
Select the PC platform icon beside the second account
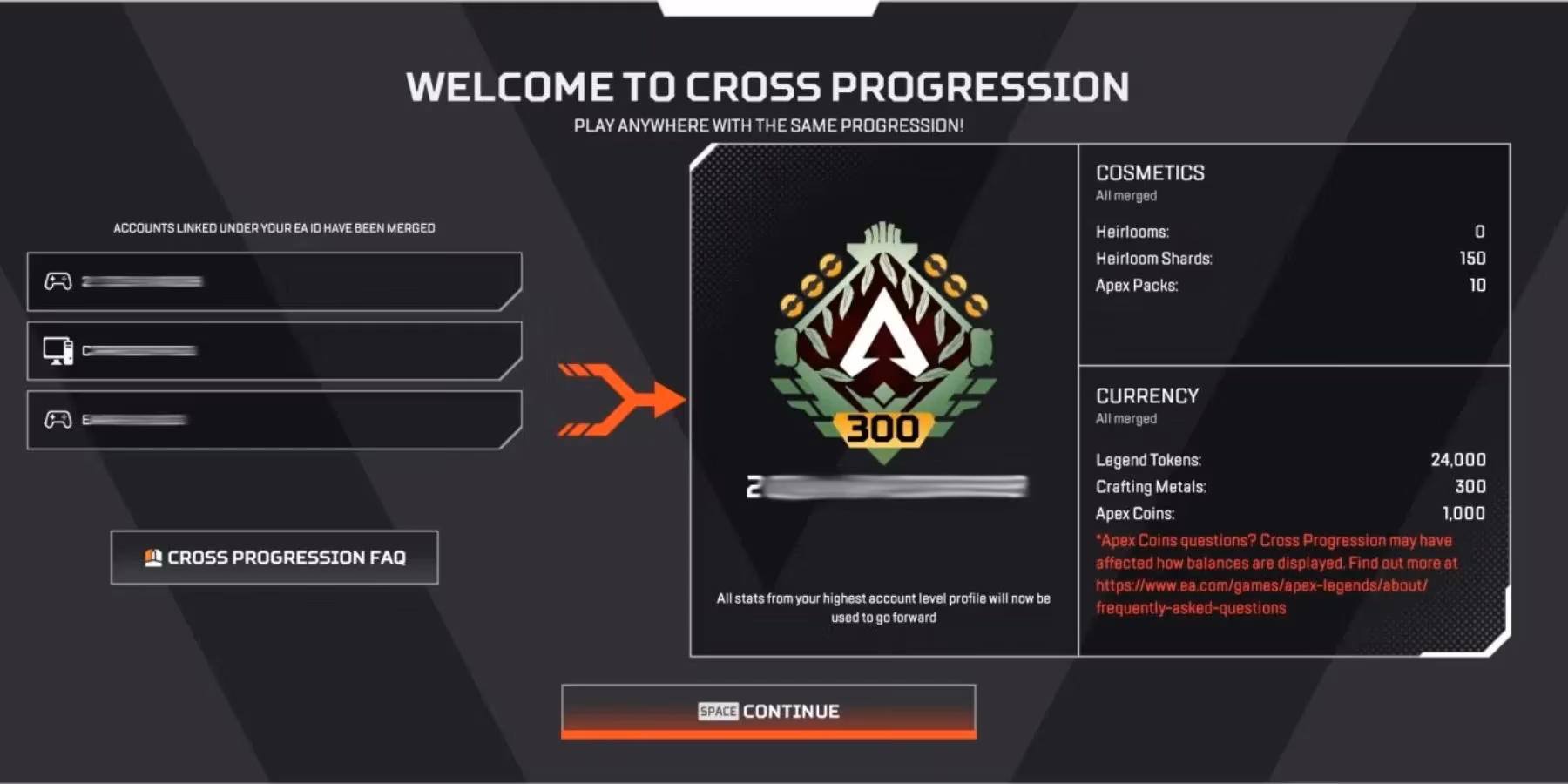[x=57, y=351]
